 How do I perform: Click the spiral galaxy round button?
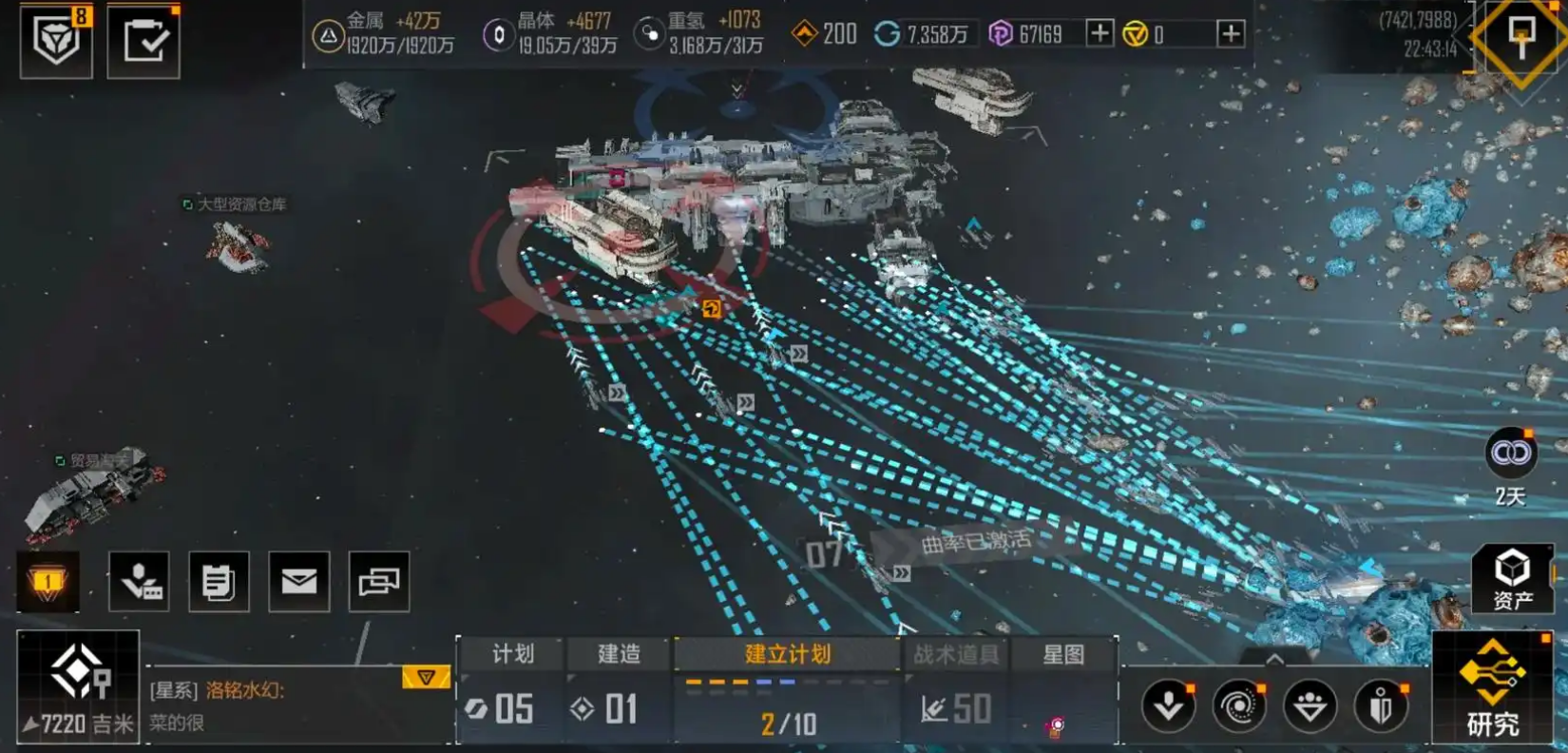pos(1239,706)
